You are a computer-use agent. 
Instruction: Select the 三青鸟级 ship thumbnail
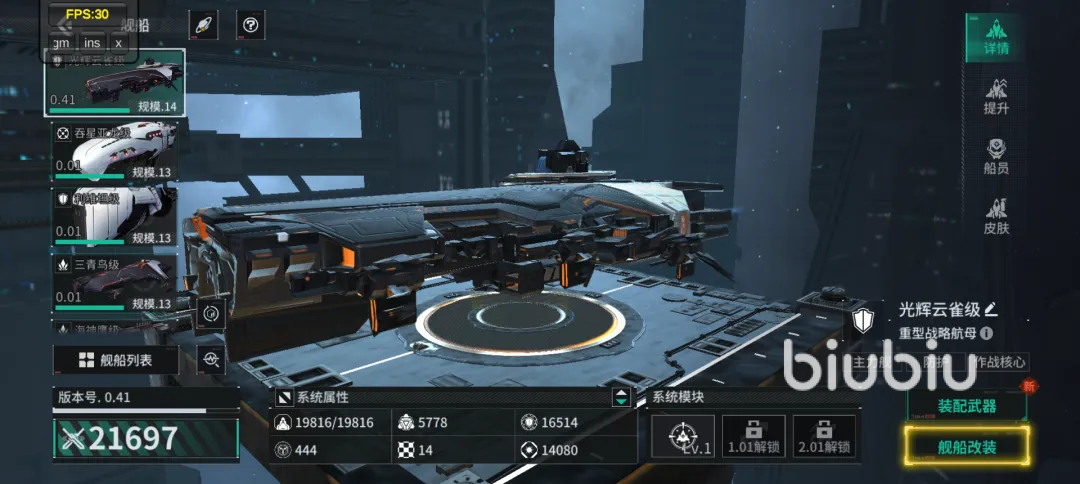[x=115, y=281]
